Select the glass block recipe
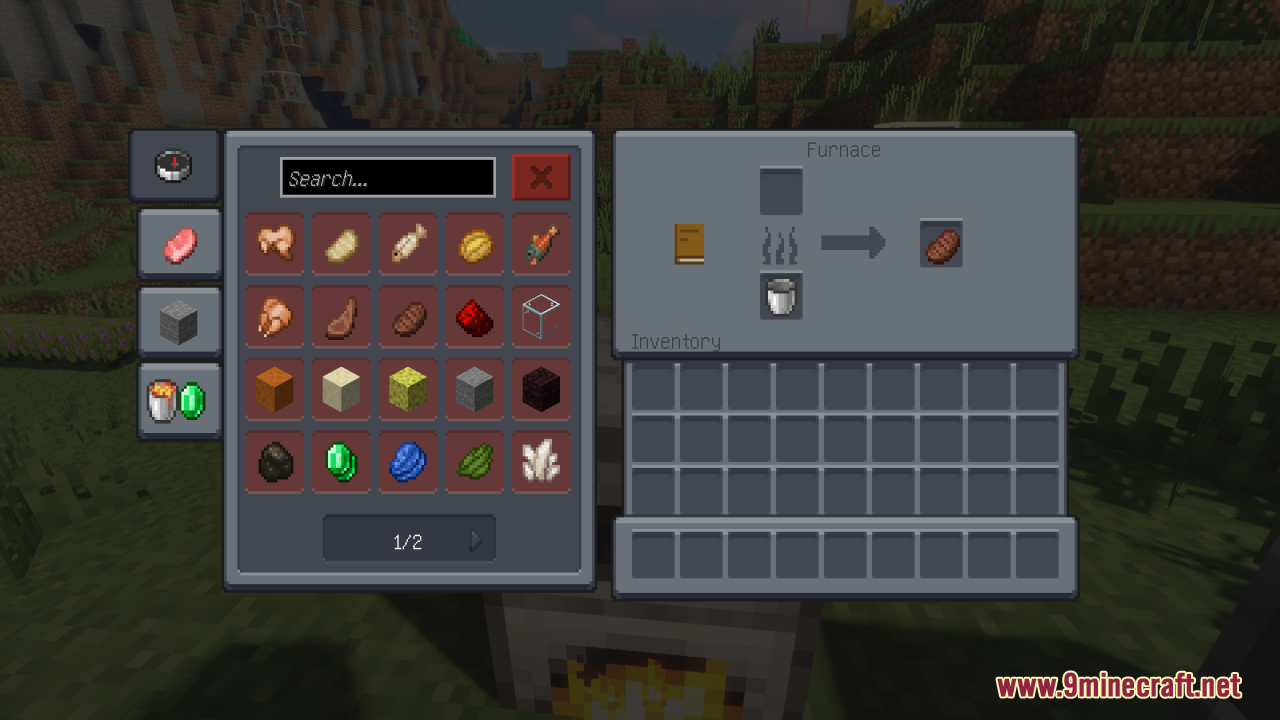The width and height of the screenshot is (1280, 720). [x=541, y=317]
